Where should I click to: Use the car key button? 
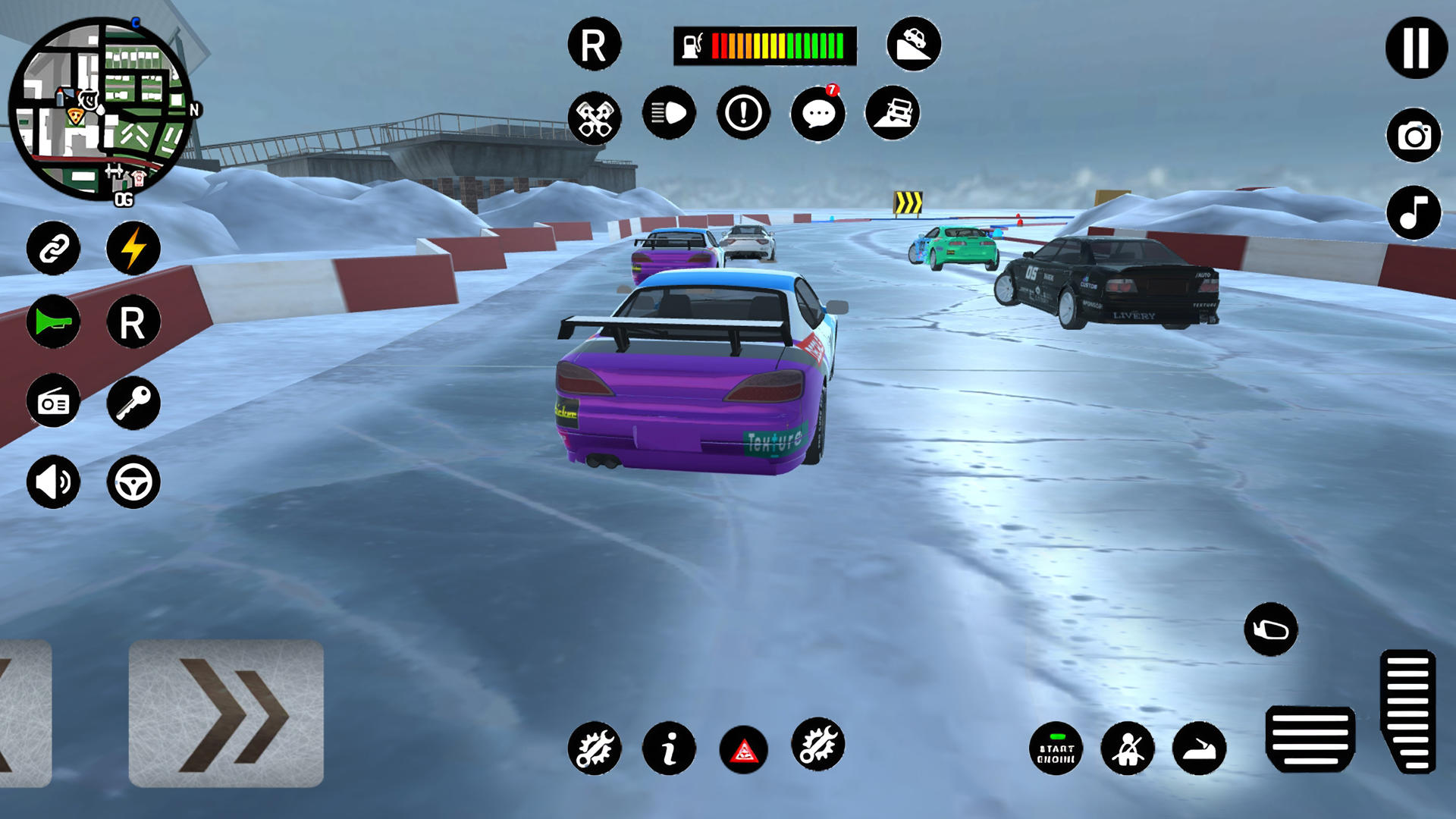coord(133,403)
